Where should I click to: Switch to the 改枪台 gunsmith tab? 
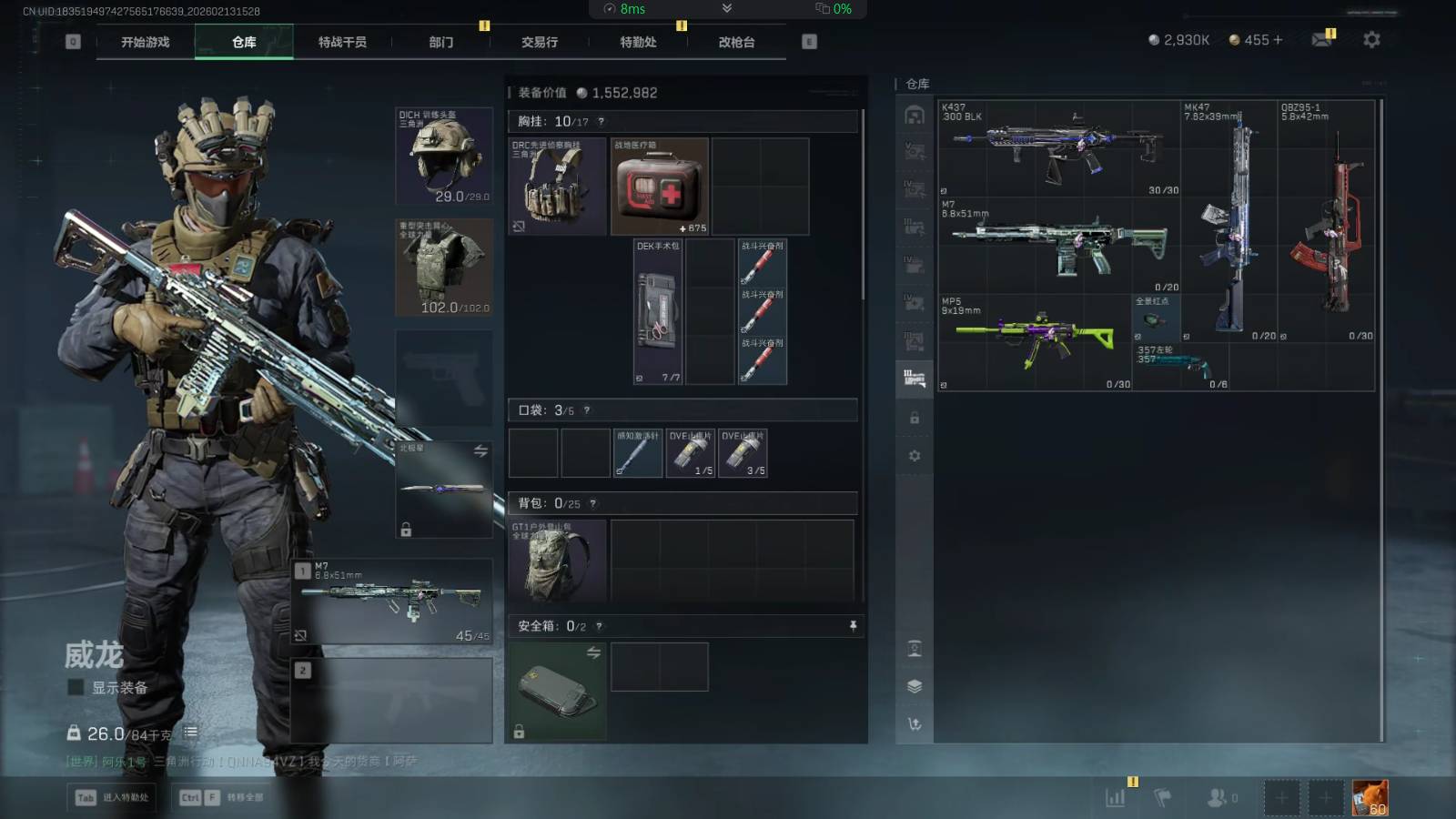[x=736, y=42]
